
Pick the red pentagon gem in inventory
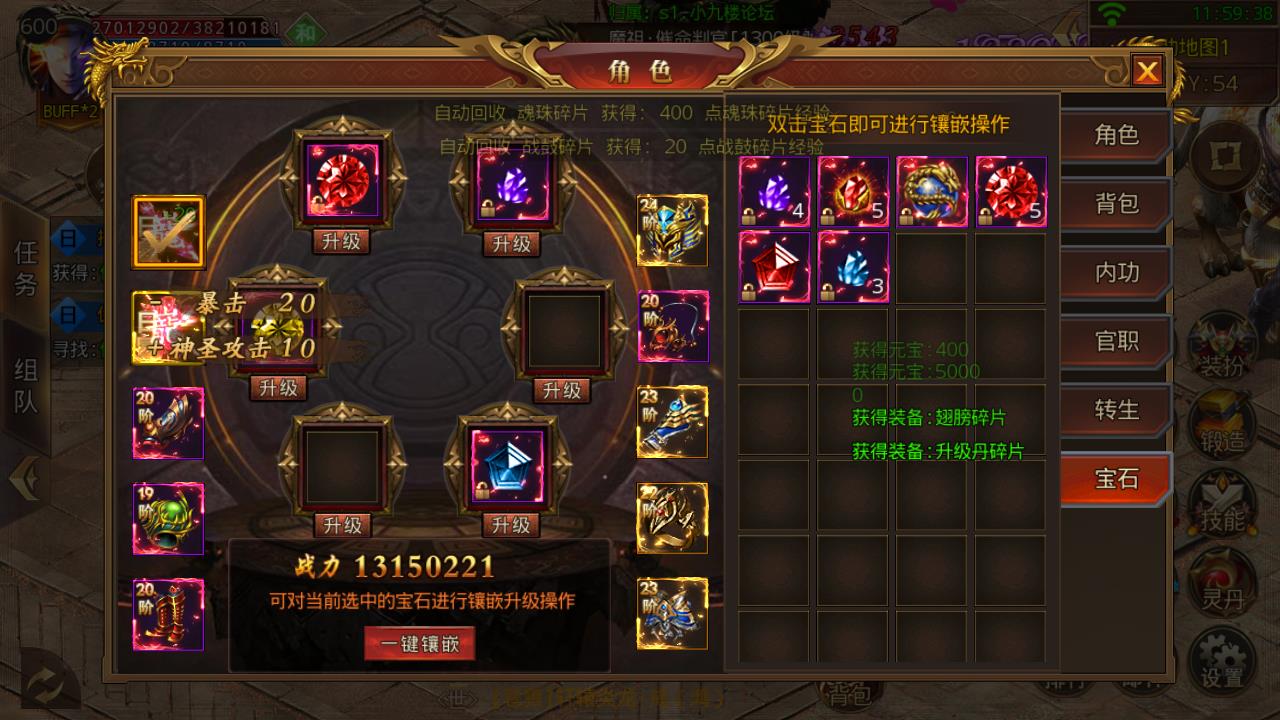tap(774, 267)
